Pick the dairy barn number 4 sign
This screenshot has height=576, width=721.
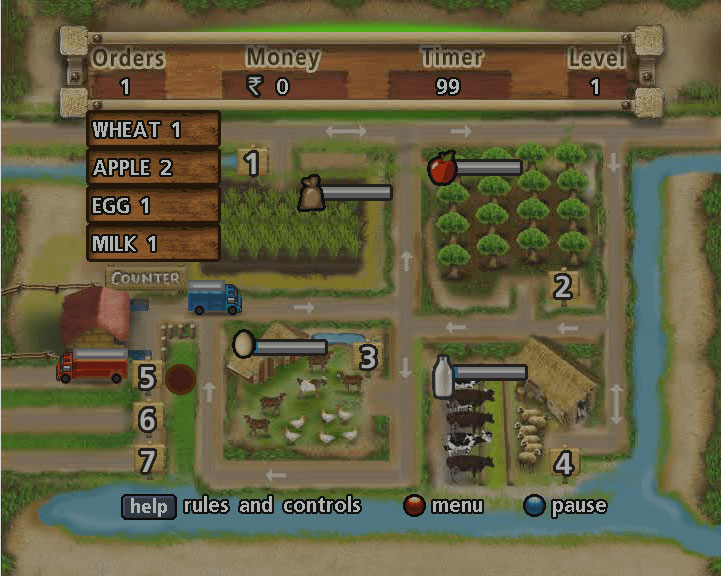[564, 463]
